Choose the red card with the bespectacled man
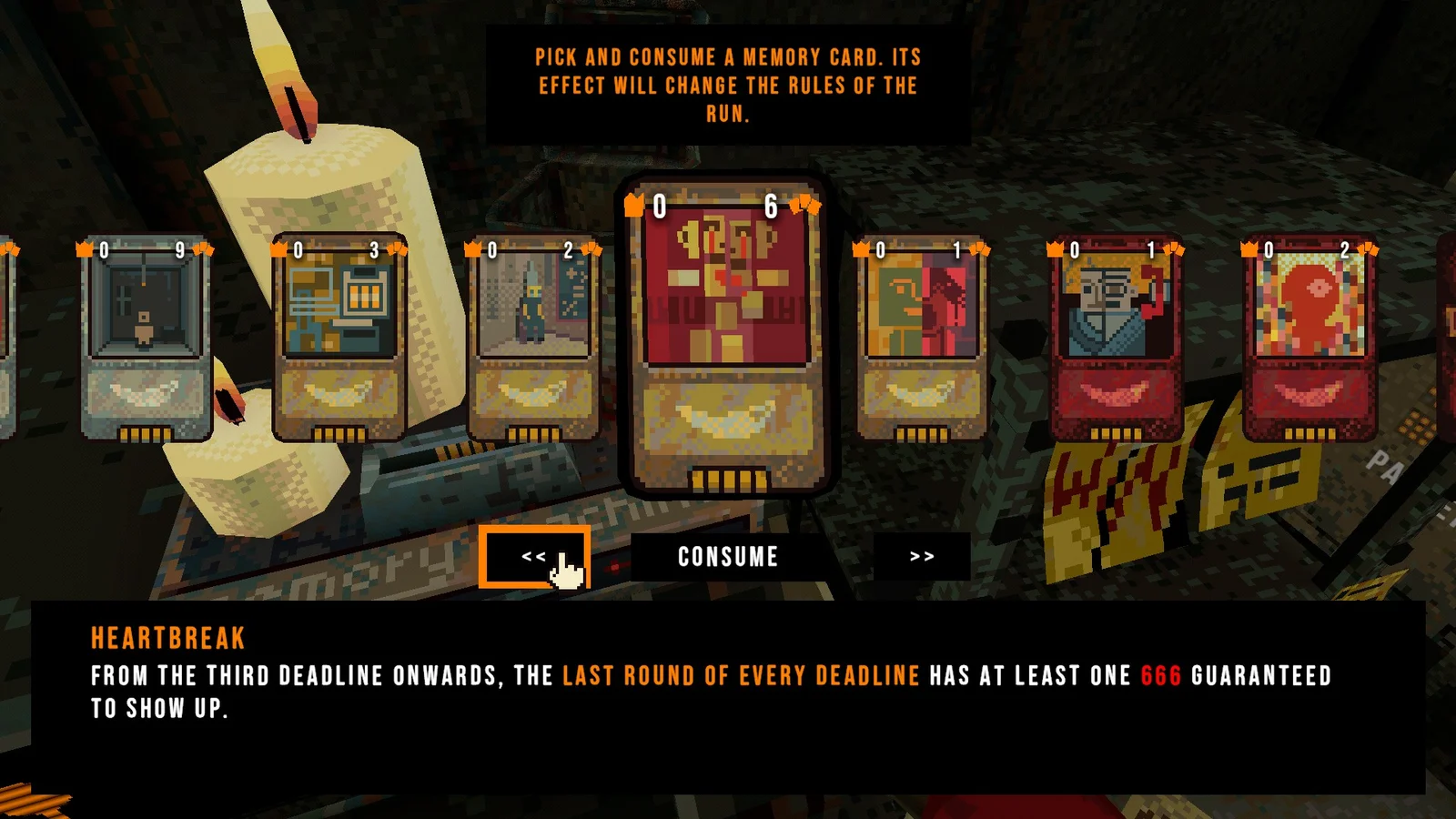 click(1116, 339)
